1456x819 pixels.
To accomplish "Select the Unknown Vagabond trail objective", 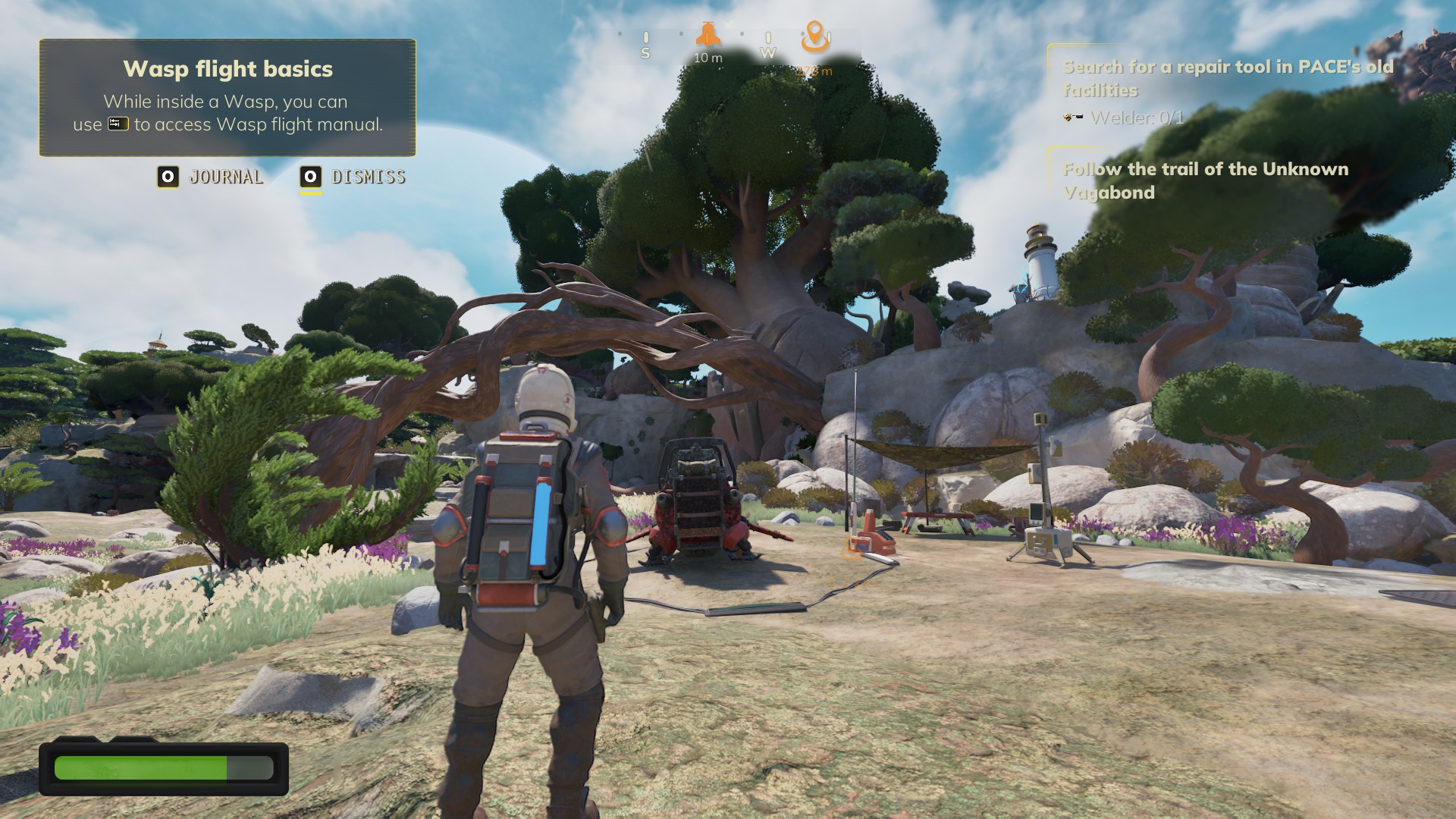I will [1205, 180].
